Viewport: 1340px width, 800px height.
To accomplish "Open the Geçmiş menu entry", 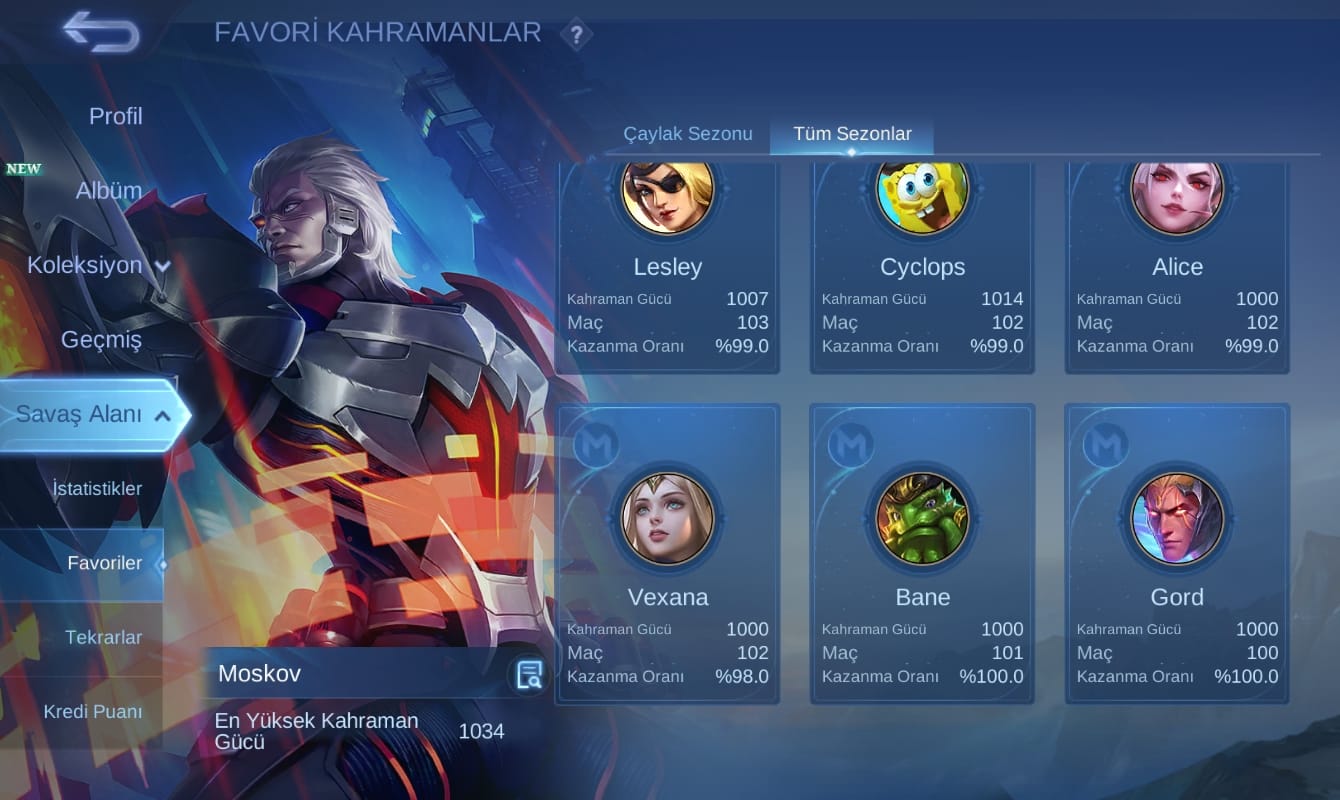I will point(101,339).
